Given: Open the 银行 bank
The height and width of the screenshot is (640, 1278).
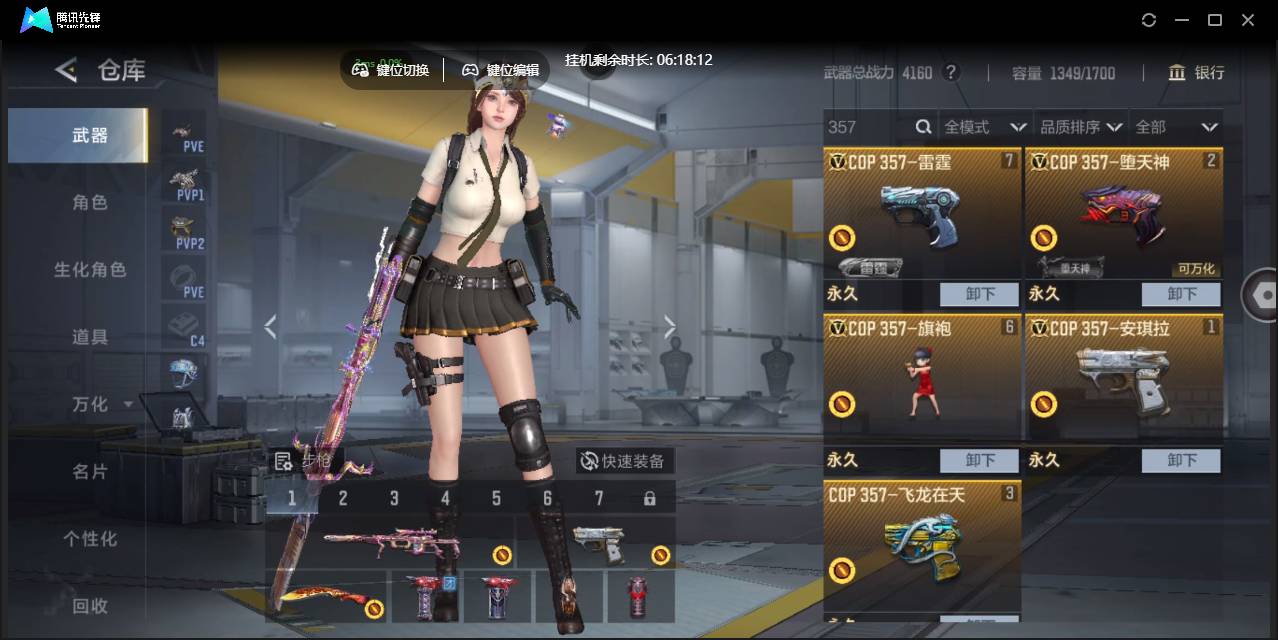Looking at the screenshot, I should coord(1196,73).
